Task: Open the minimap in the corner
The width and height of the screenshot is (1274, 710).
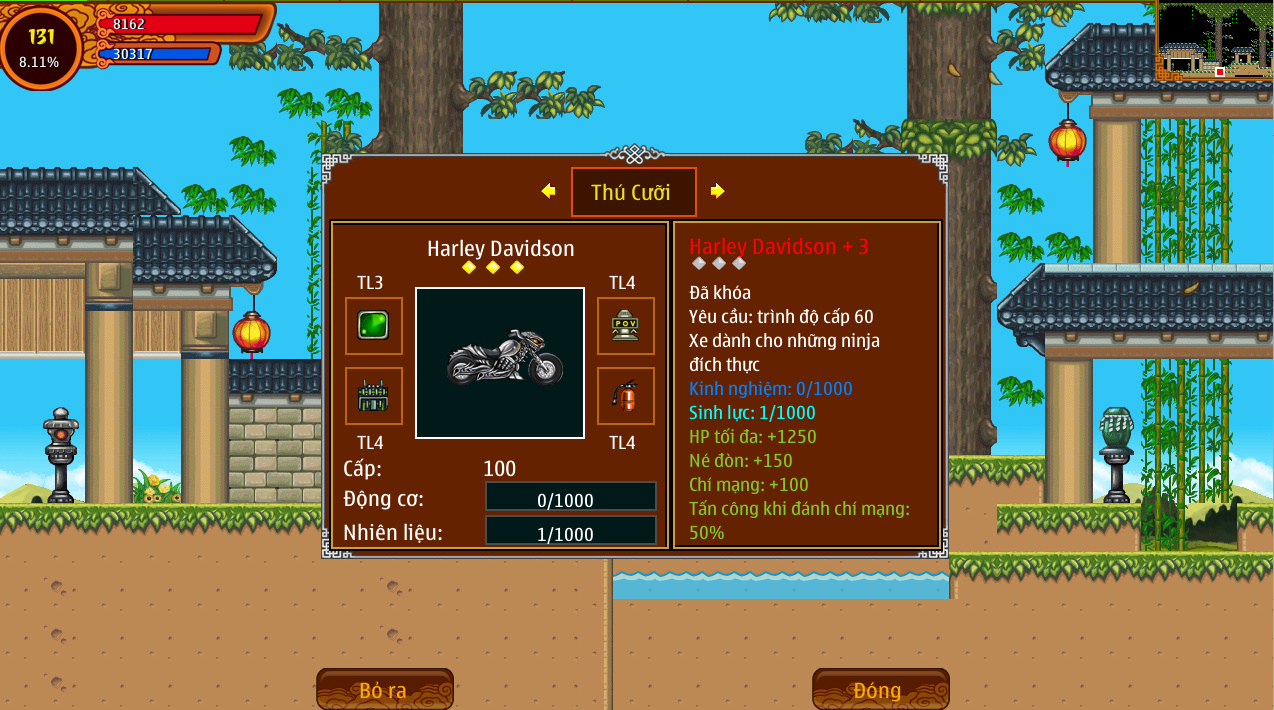Action: tap(1213, 42)
